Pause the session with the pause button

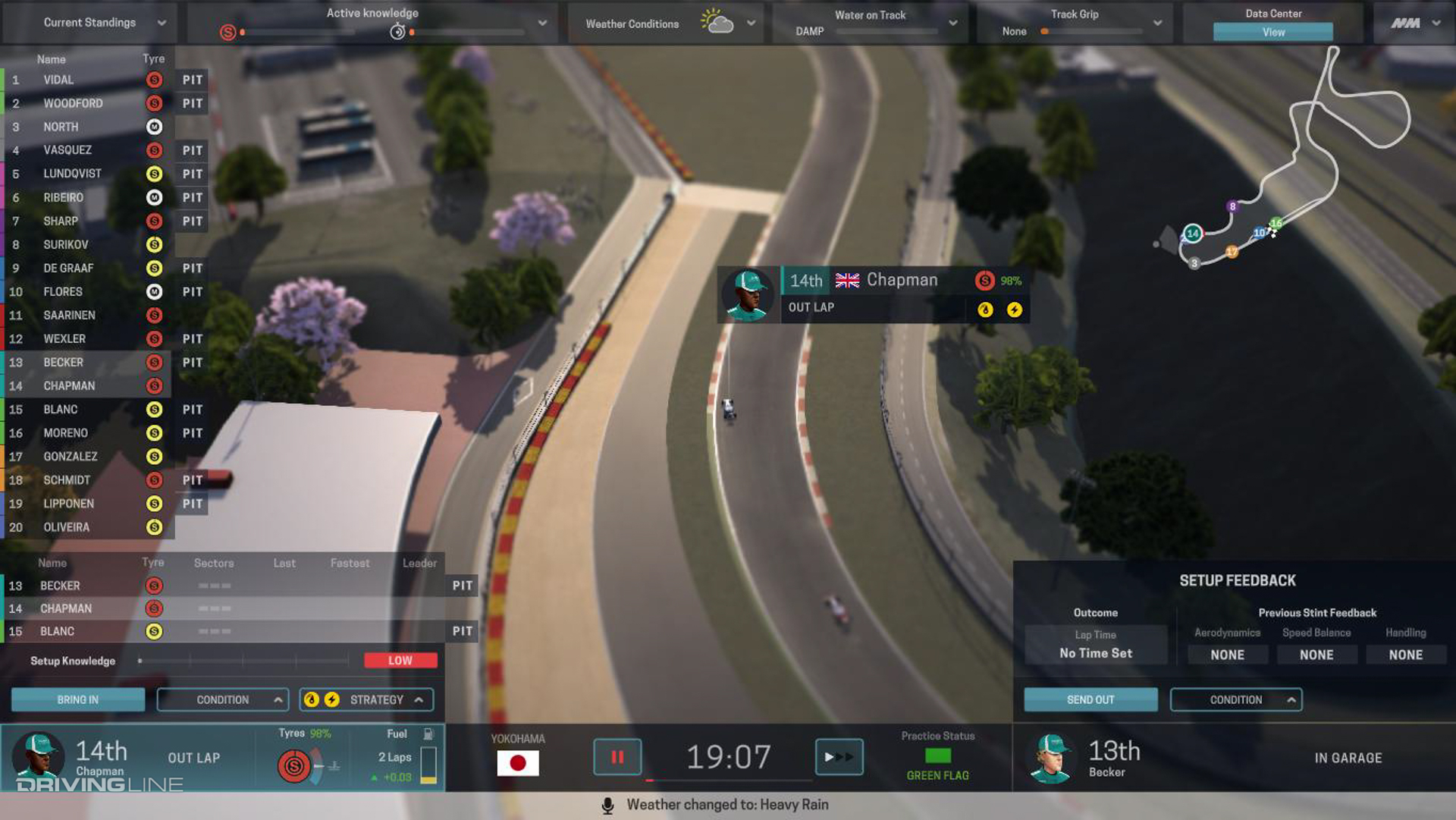[617, 757]
